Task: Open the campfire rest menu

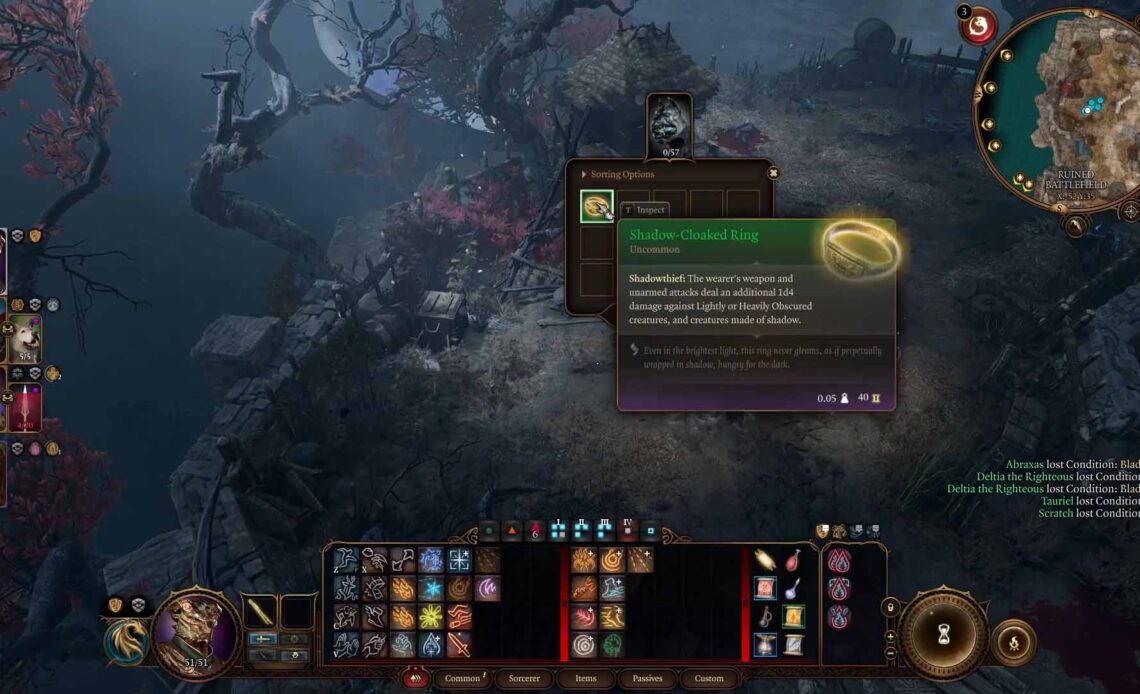Action: pos(1014,641)
